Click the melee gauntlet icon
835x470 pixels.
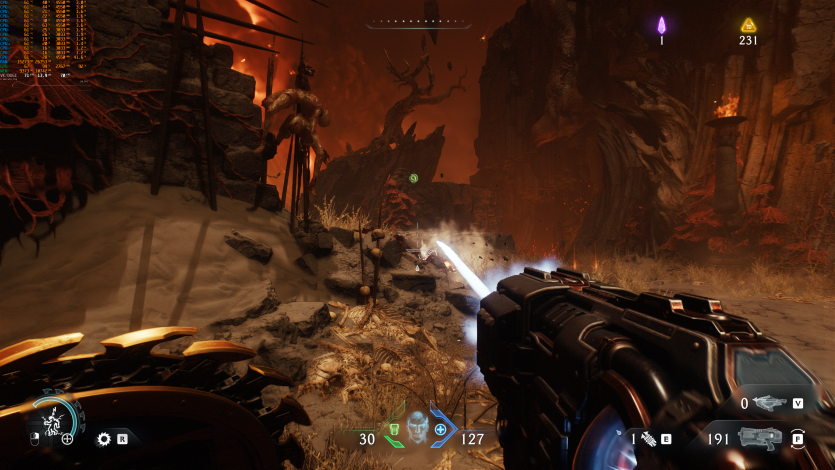(x=648, y=438)
